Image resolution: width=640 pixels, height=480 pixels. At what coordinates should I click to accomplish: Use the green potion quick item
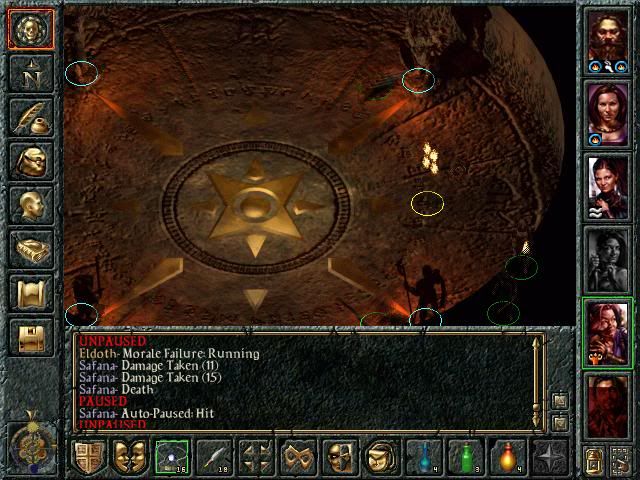[x=465, y=457]
